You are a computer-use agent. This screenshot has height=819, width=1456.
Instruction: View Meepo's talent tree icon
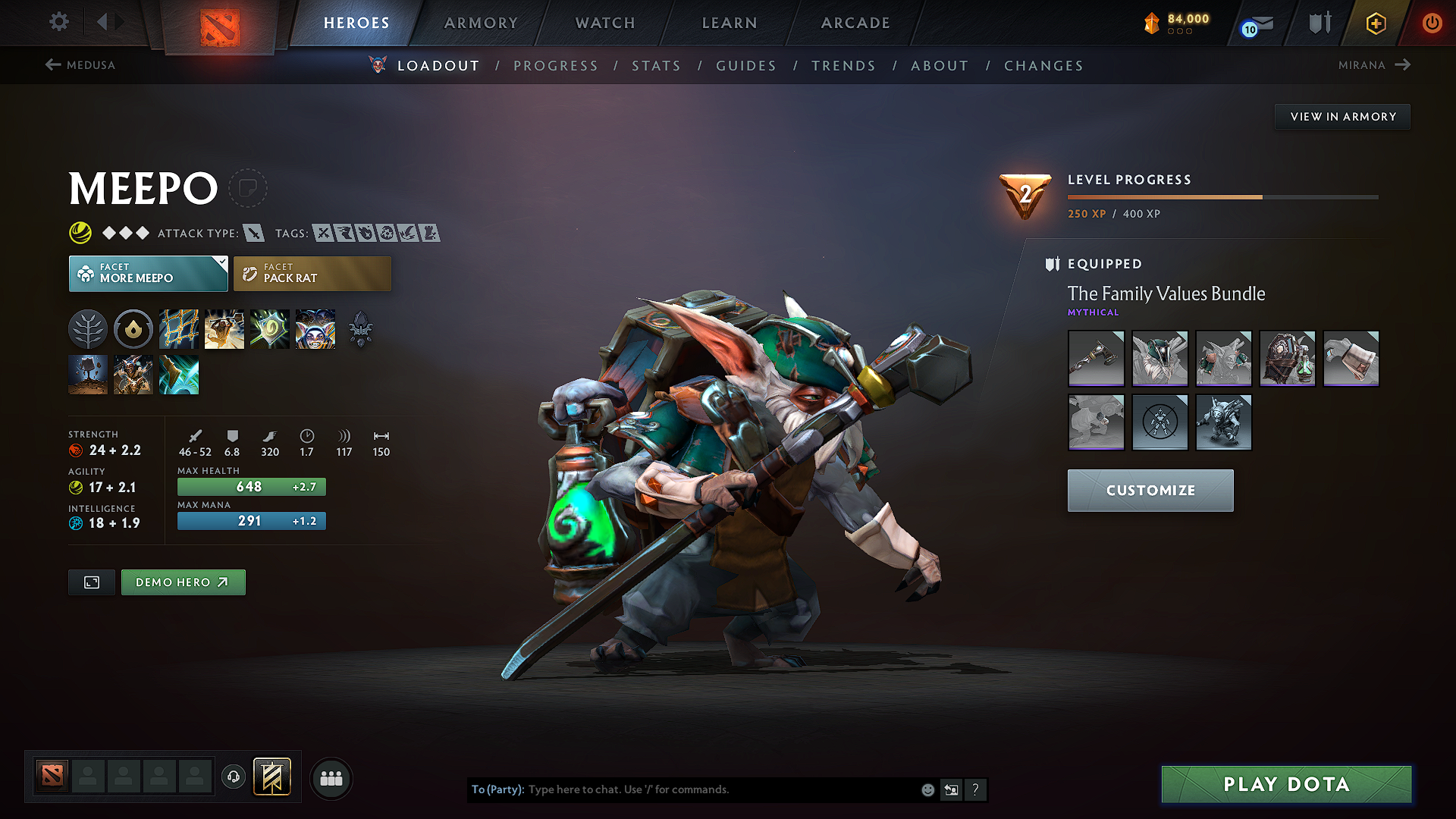tap(88, 328)
